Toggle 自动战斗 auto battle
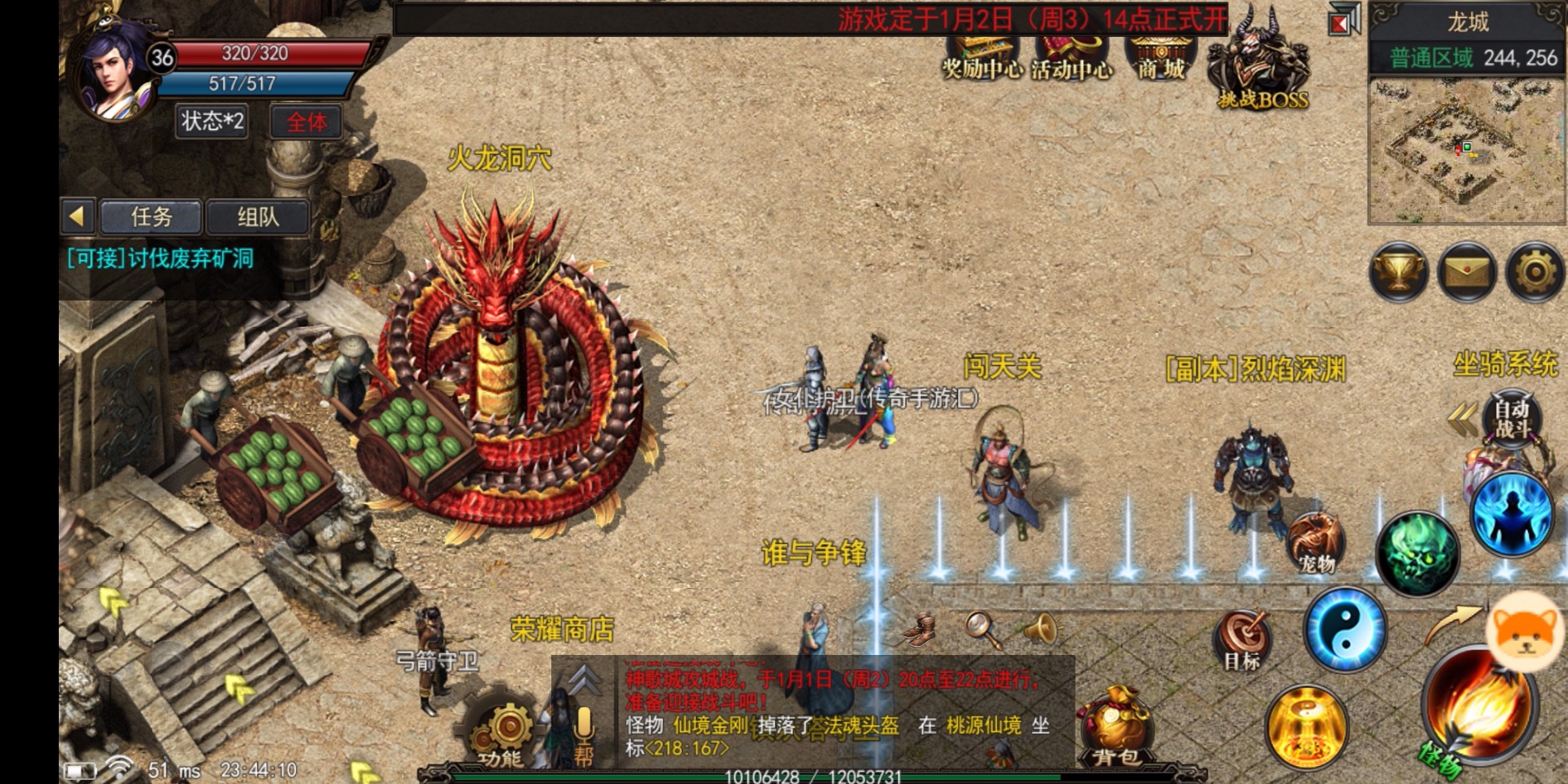The image size is (1568, 784). coord(1511,418)
